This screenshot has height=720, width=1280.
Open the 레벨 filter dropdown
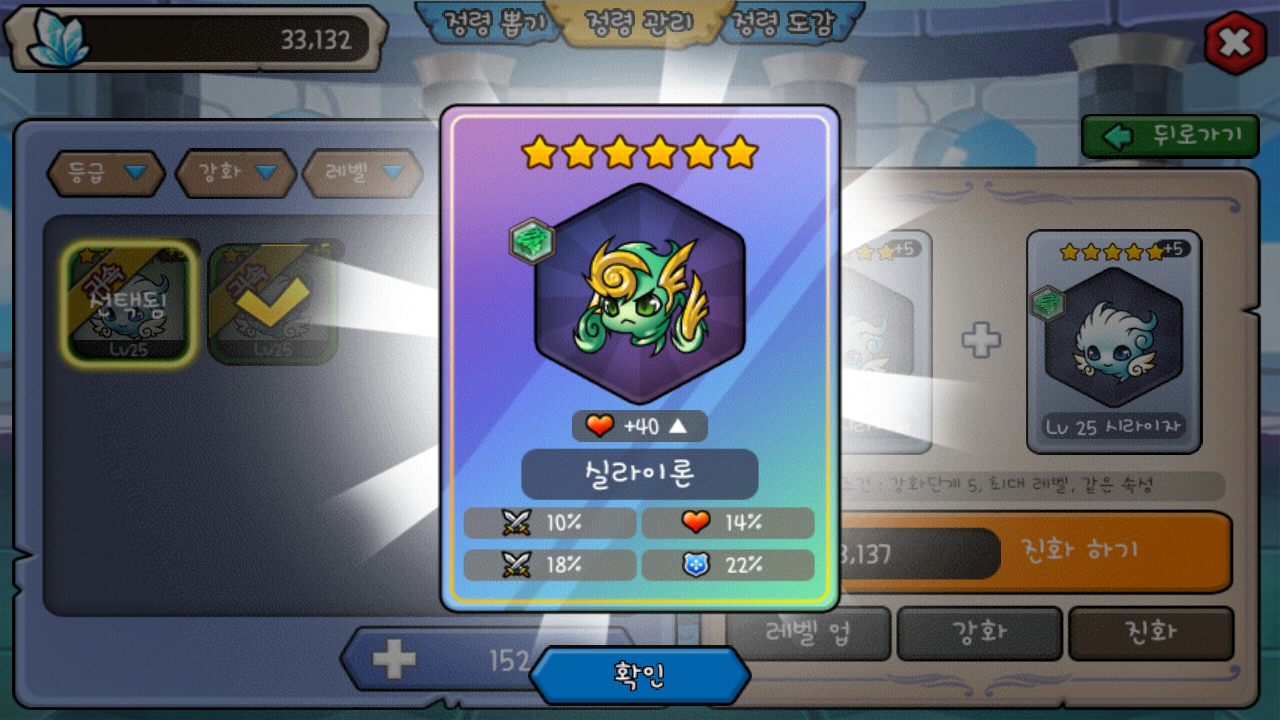pyautogui.click(x=363, y=173)
